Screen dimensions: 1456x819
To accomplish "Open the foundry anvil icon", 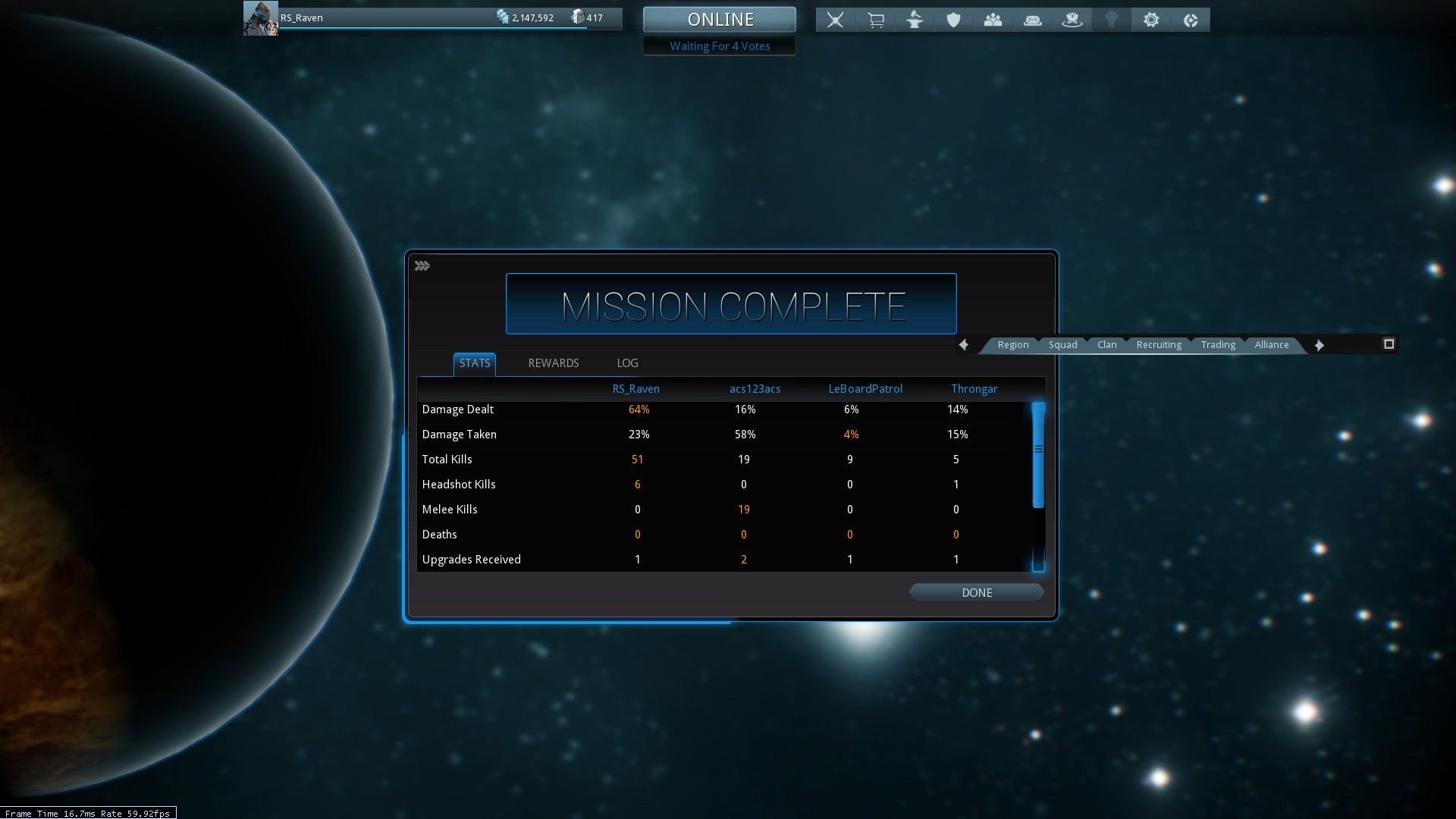I will 915,20.
